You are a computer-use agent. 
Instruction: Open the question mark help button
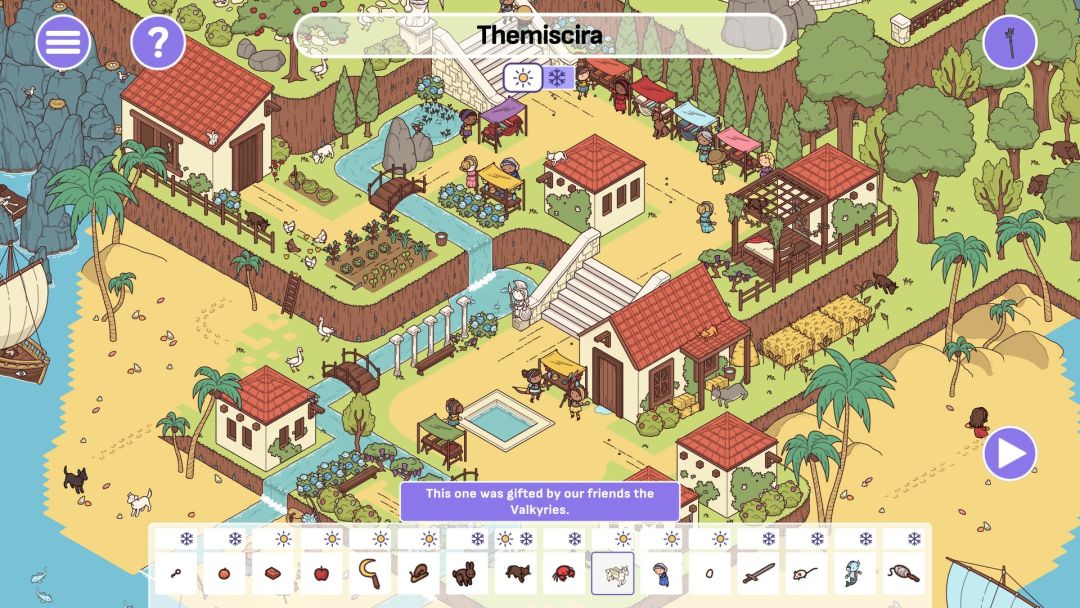click(158, 42)
